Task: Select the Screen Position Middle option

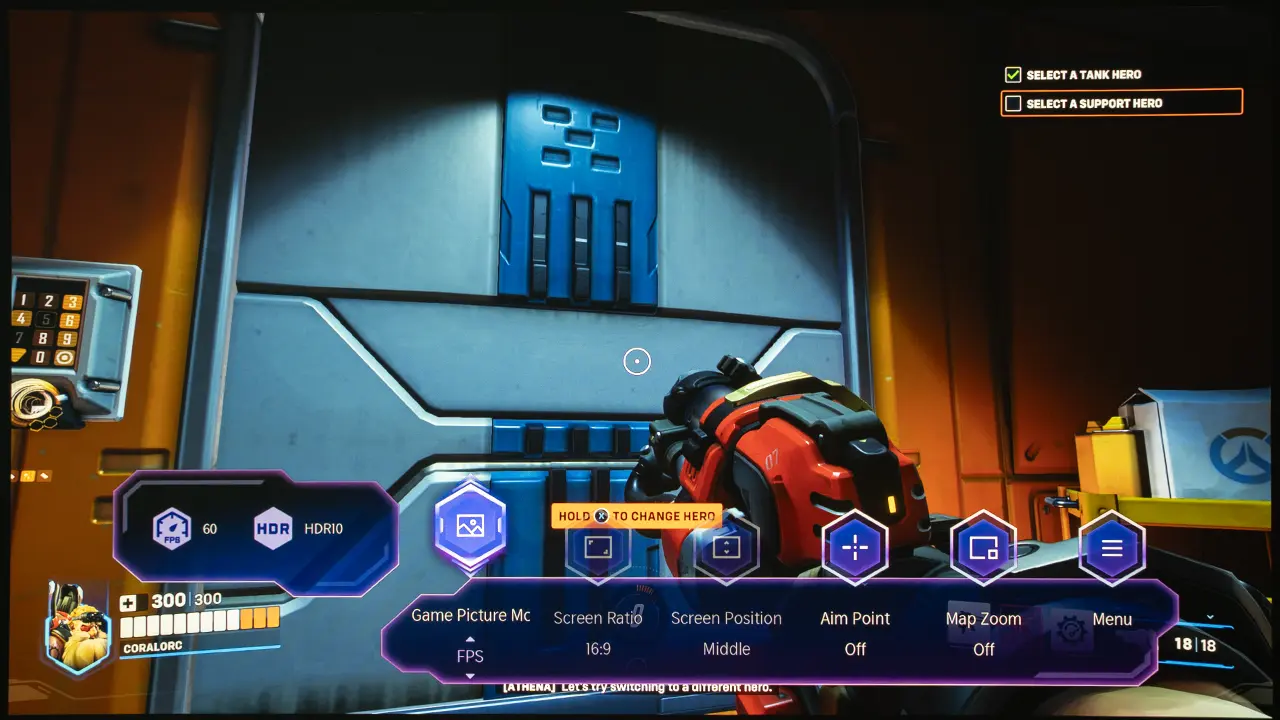Action: click(x=727, y=649)
